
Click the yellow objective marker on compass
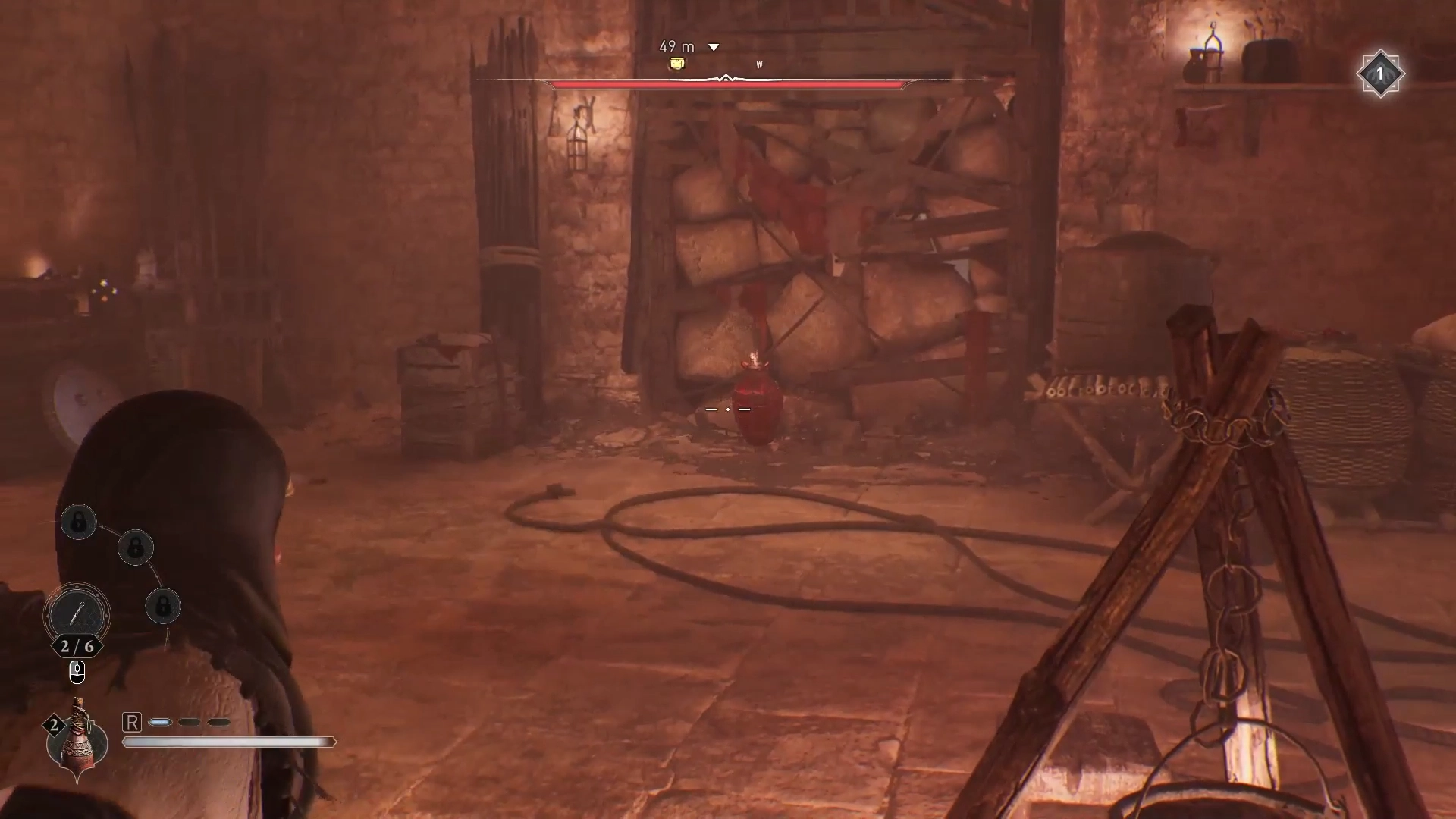[x=677, y=64]
